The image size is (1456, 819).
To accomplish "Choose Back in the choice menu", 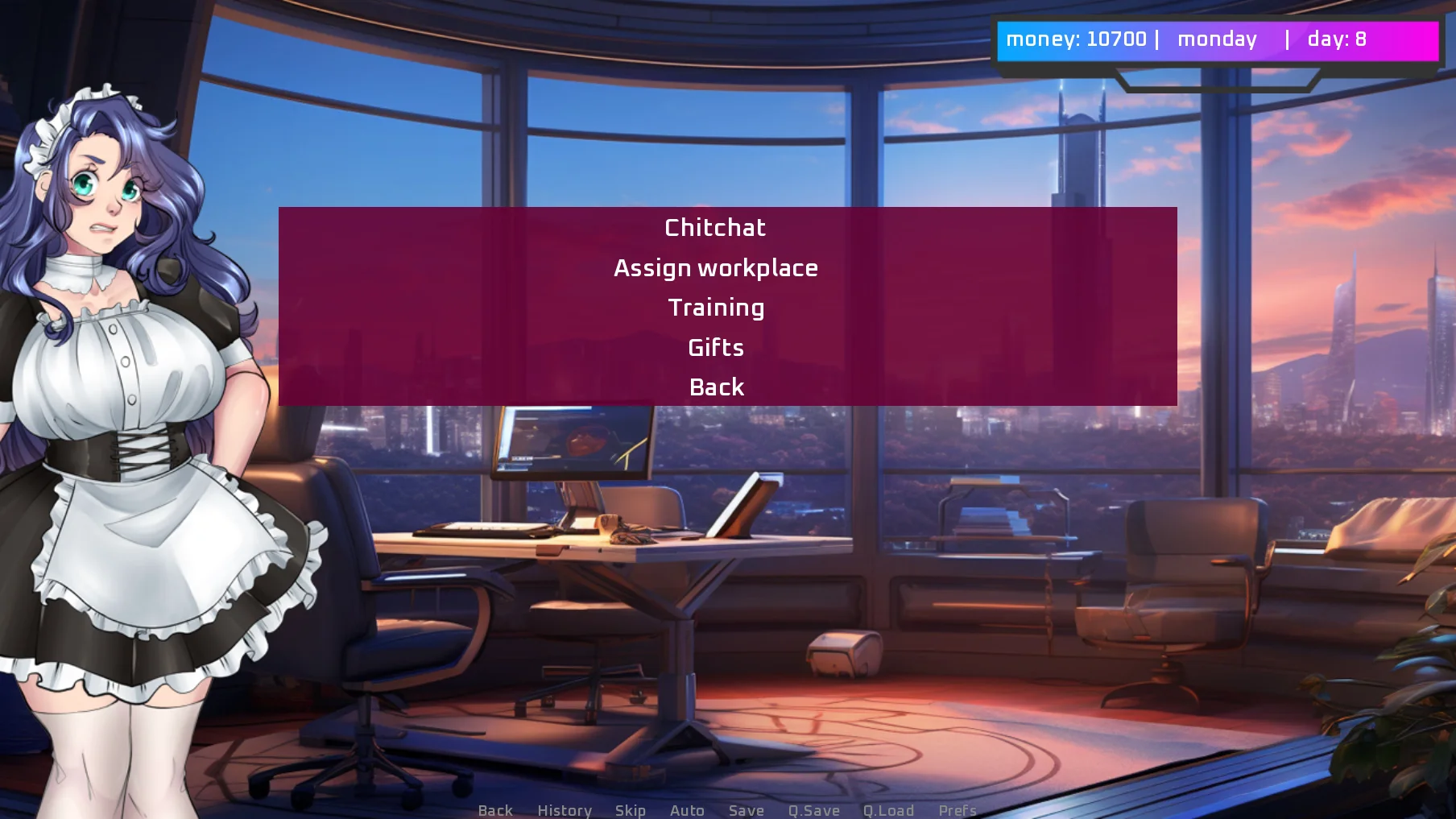I will point(716,387).
